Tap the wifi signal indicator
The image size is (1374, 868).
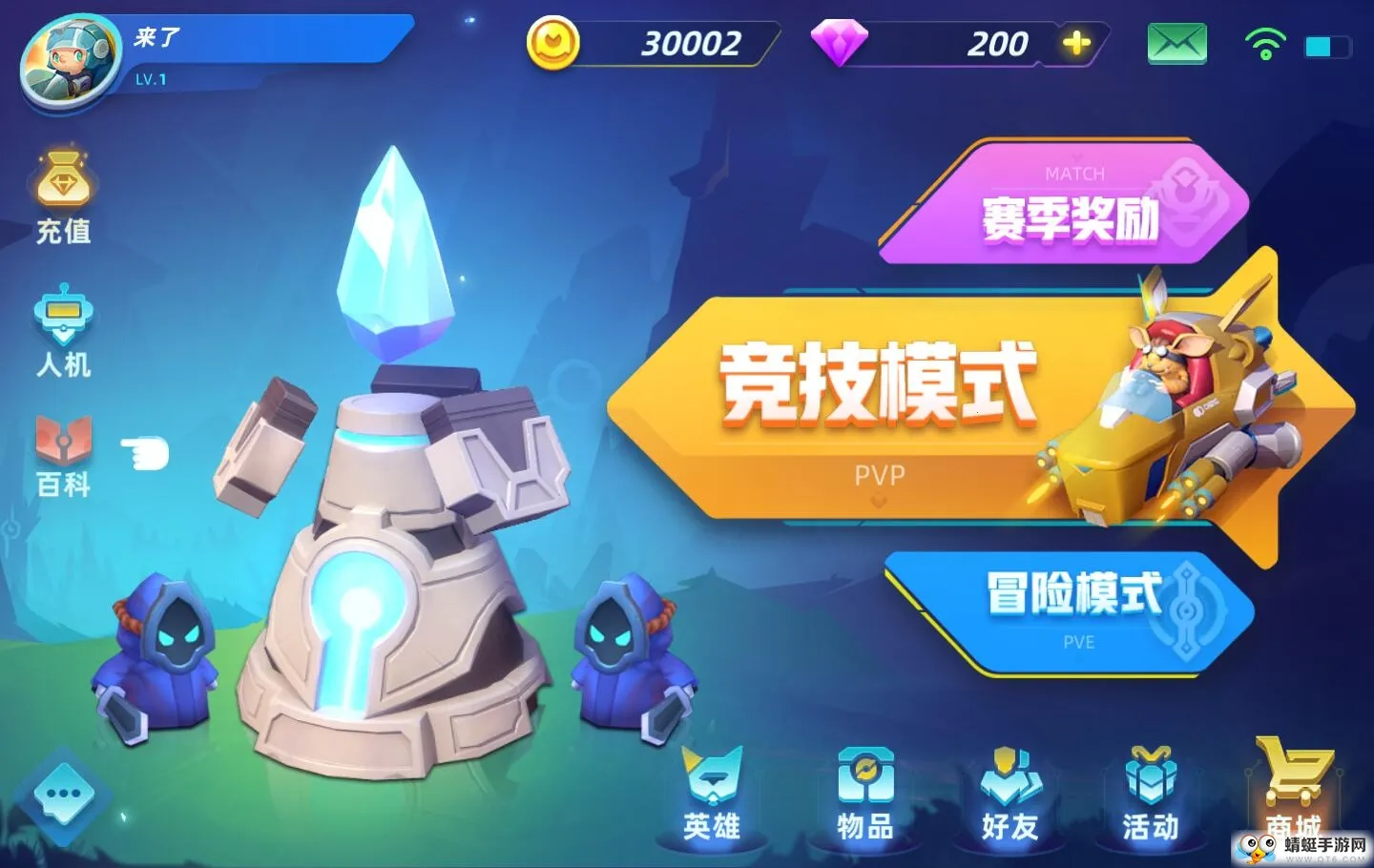[x=1264, y=43]
